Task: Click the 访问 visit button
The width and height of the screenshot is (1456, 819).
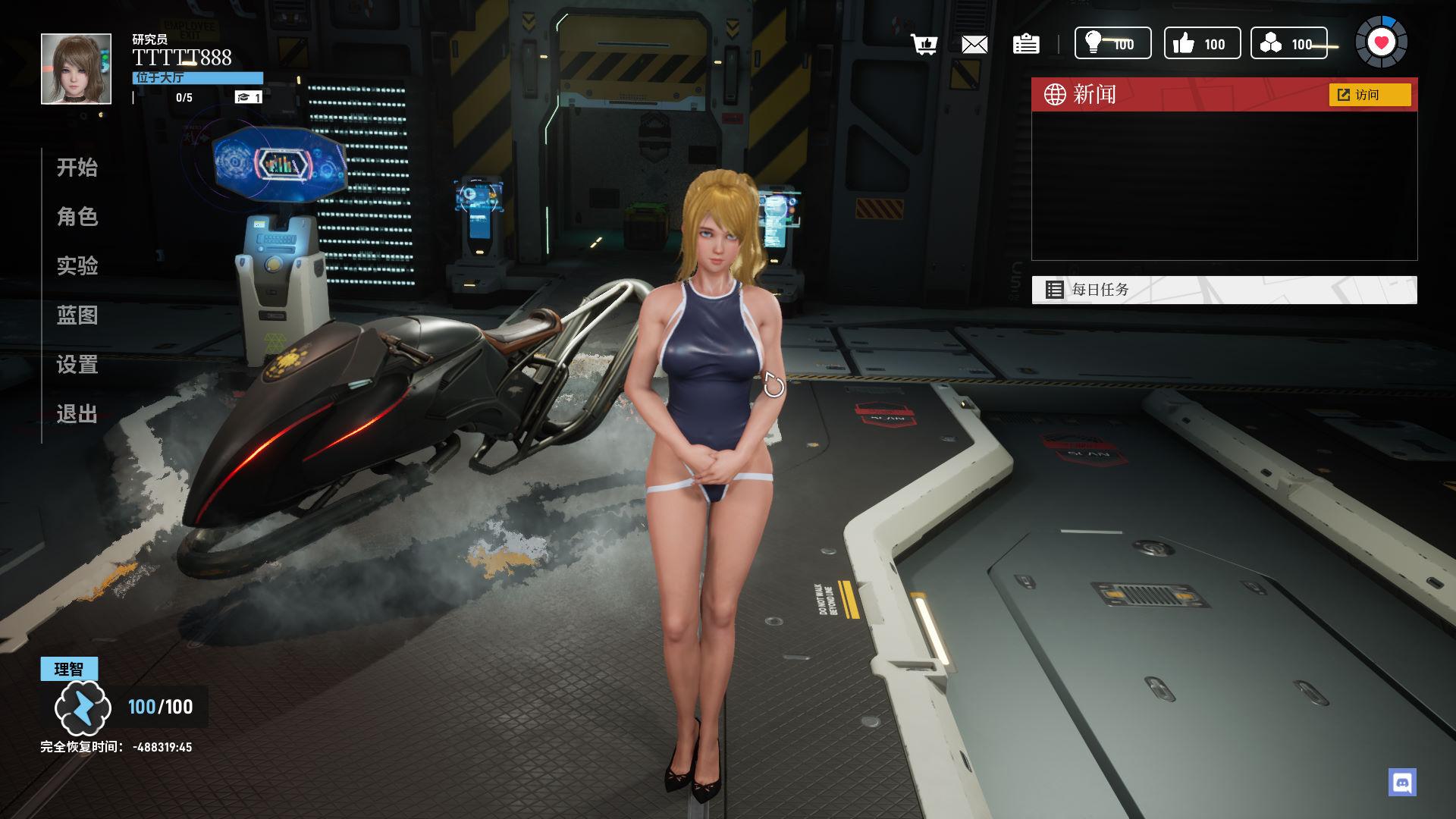Action: (x=1370, y=95)
